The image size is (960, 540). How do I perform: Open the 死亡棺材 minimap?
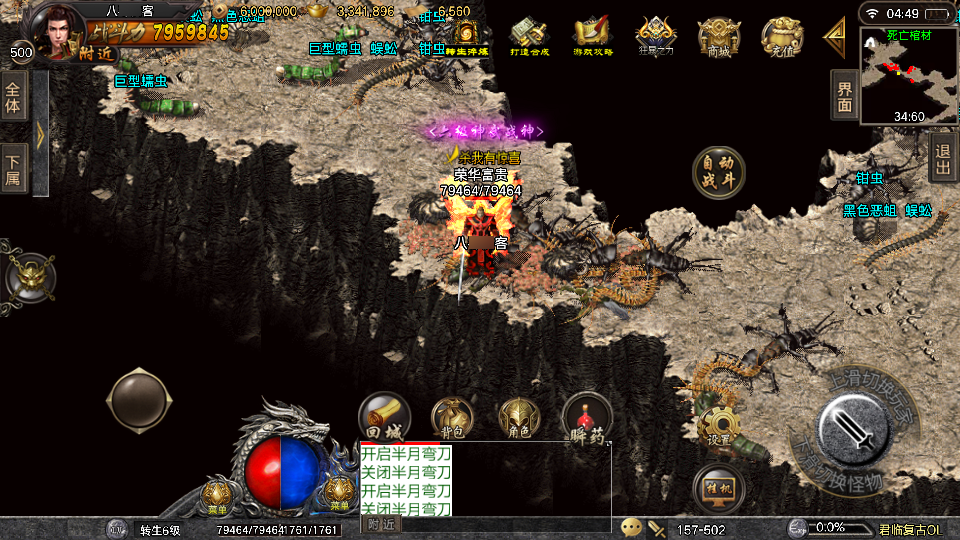coord(908,75)
